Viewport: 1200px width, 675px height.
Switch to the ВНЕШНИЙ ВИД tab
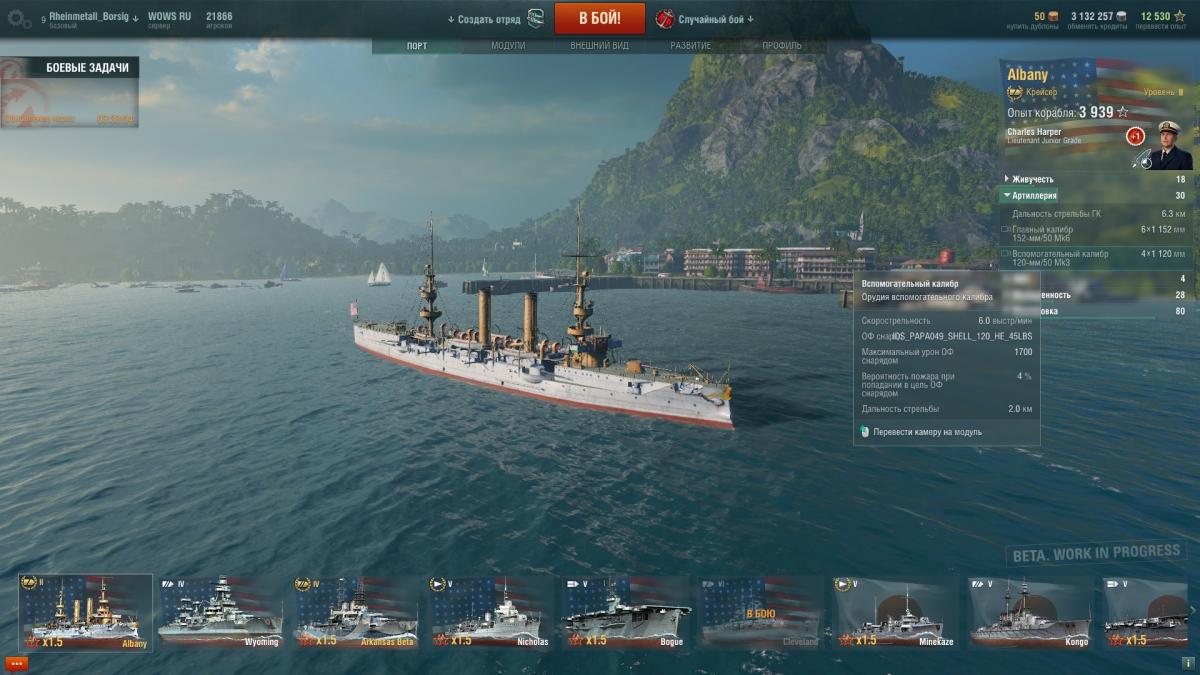click(598, 46)
